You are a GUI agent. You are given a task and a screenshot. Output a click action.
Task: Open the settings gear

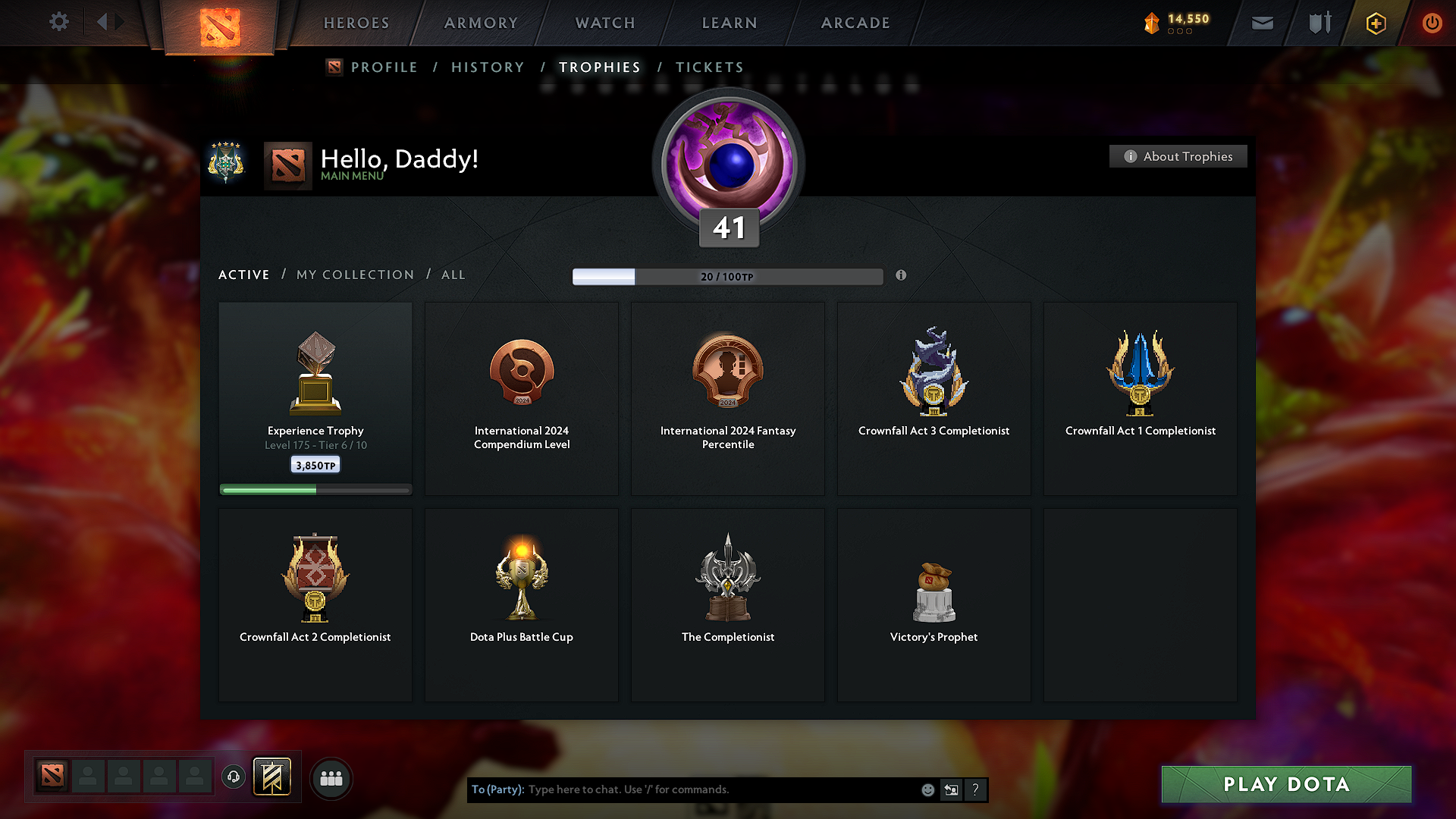coord(58,22)
